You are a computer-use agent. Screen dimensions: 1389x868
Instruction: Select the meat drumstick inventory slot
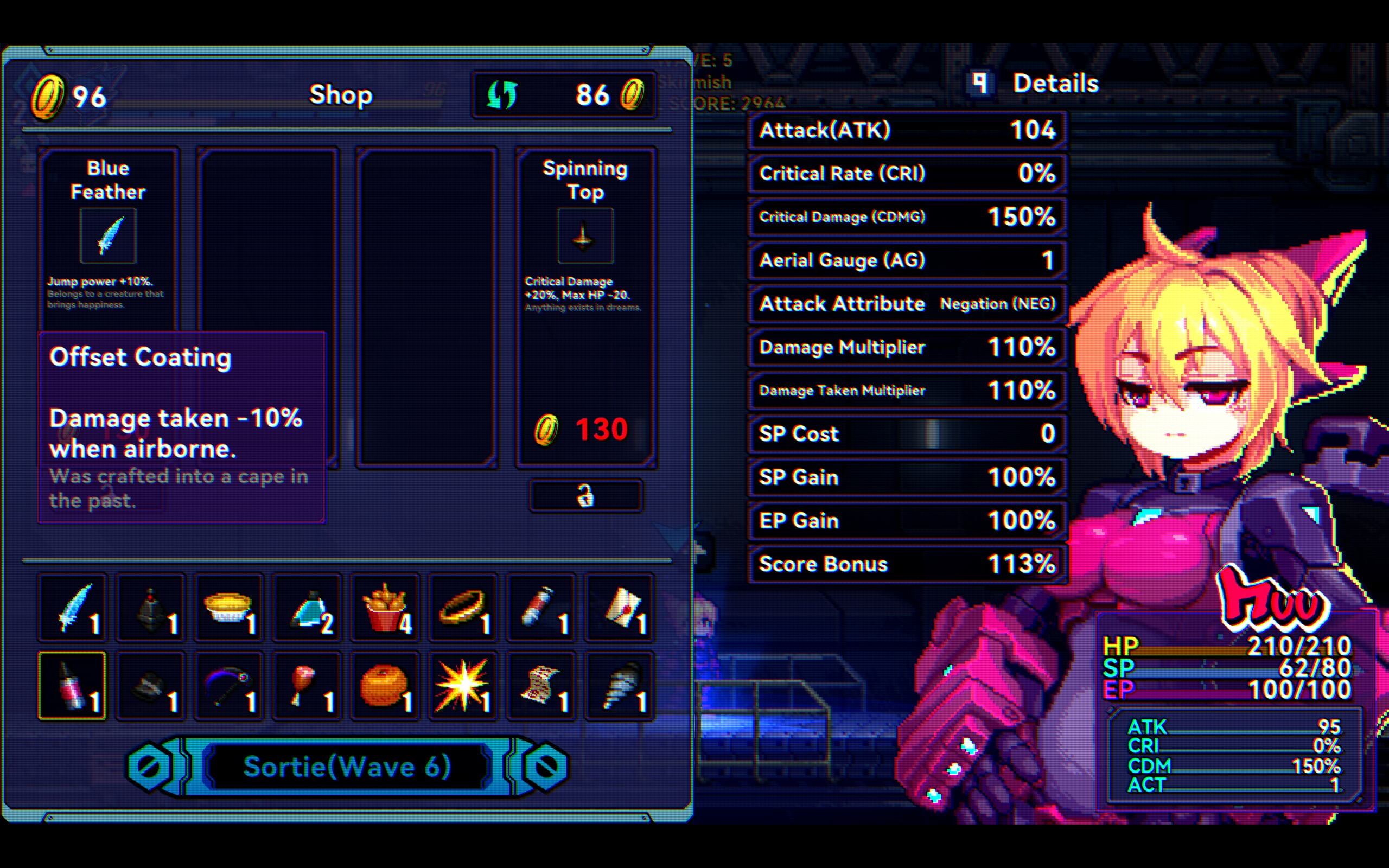pos(307,685)
